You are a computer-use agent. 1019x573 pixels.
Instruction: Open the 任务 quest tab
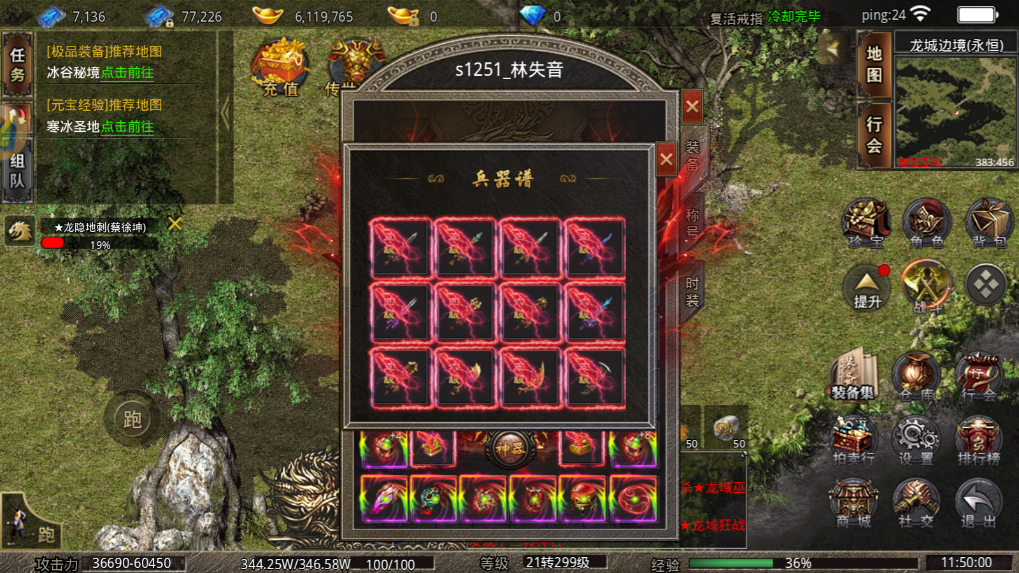(x=17, y=63)
